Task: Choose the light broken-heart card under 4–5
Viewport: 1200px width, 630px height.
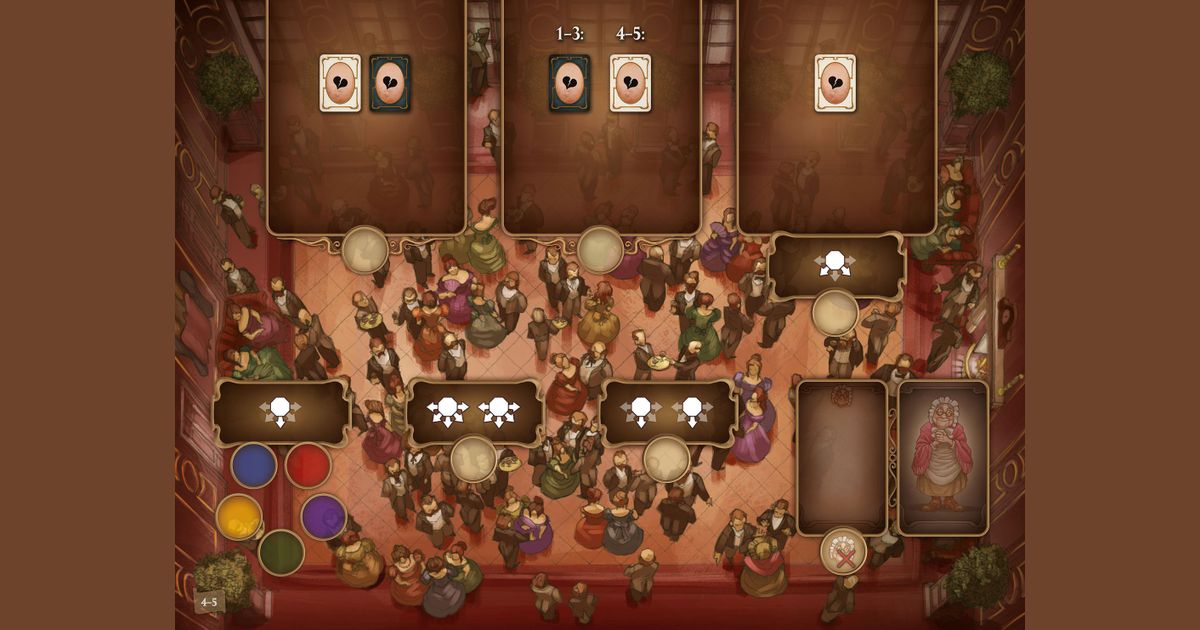Action: (631, 82)
